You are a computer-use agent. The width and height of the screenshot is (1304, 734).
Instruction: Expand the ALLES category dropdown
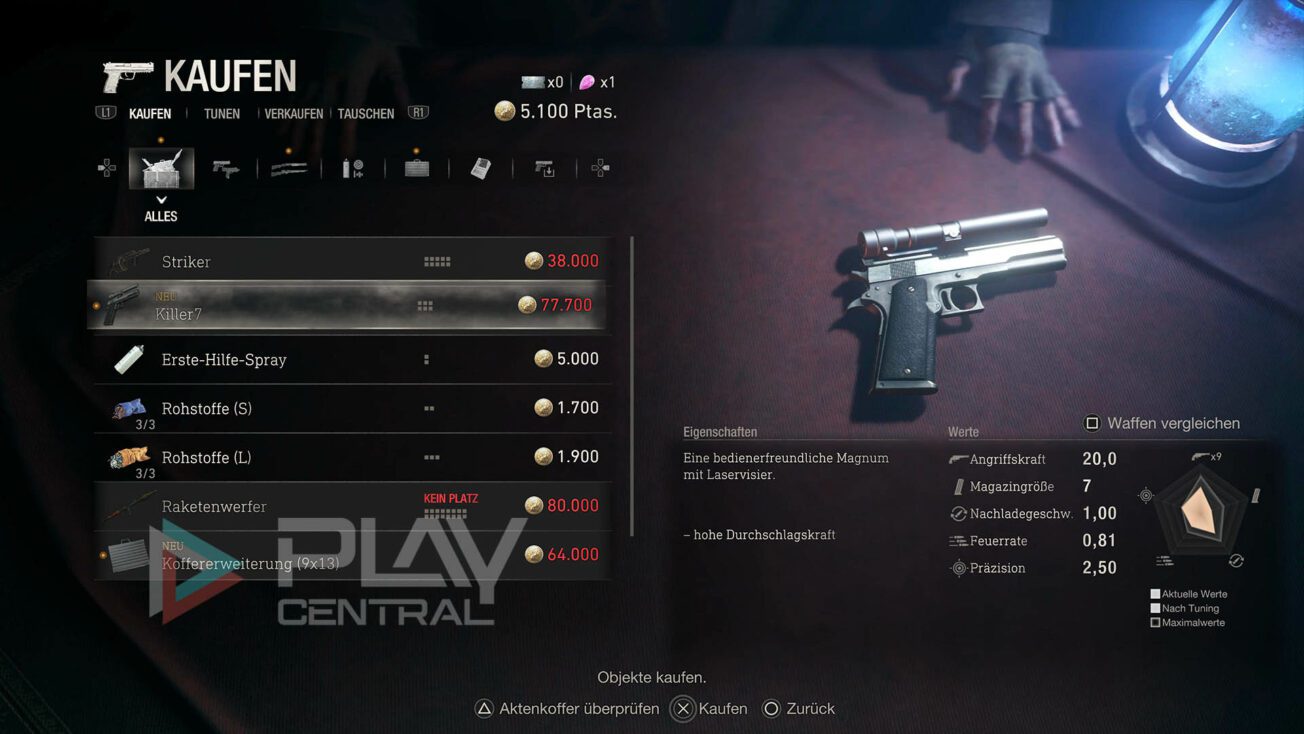click(161, 207)
